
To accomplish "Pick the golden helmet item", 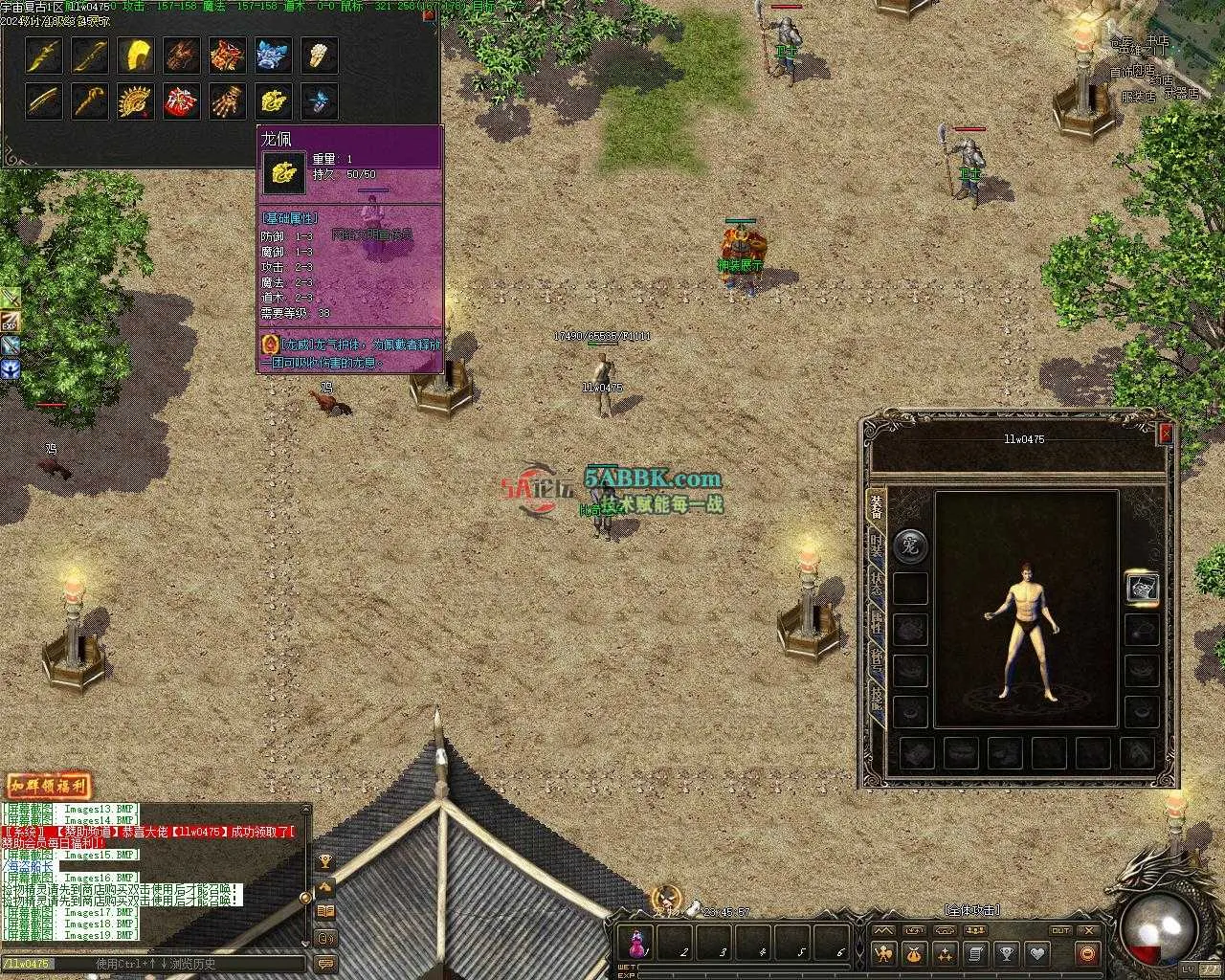I will pos(136,56).
